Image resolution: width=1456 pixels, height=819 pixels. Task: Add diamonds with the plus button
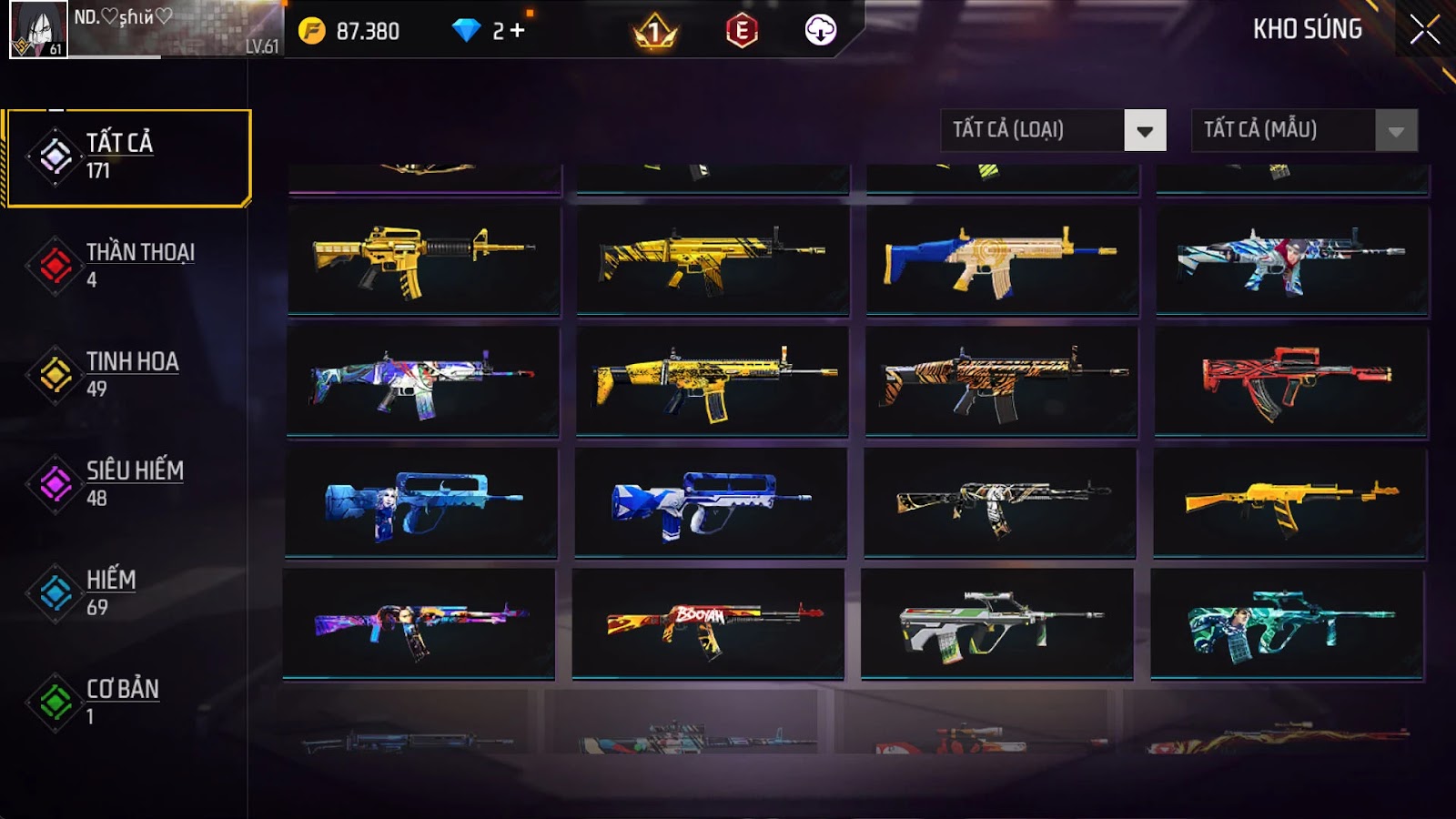point(517,31)
